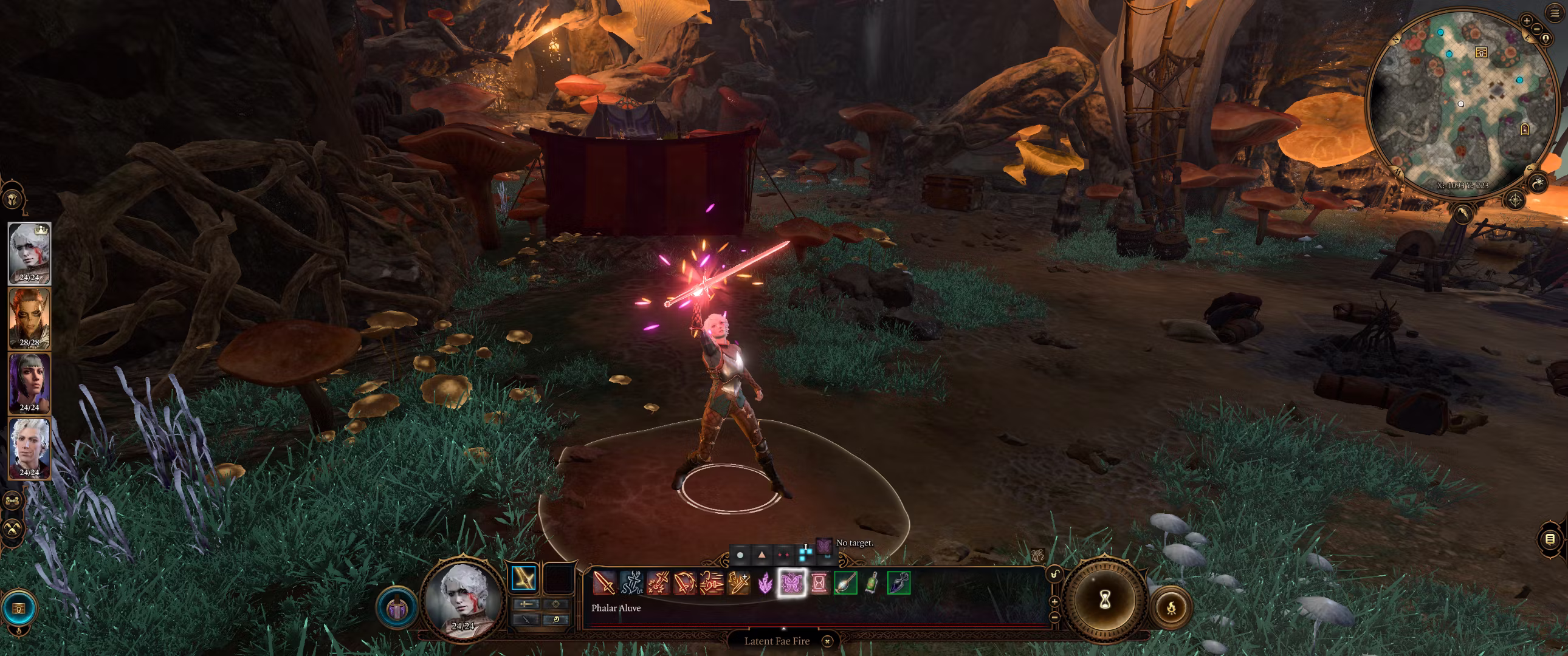Use the green potion bottle item
1568x656 pixels.
coord(872,583)
